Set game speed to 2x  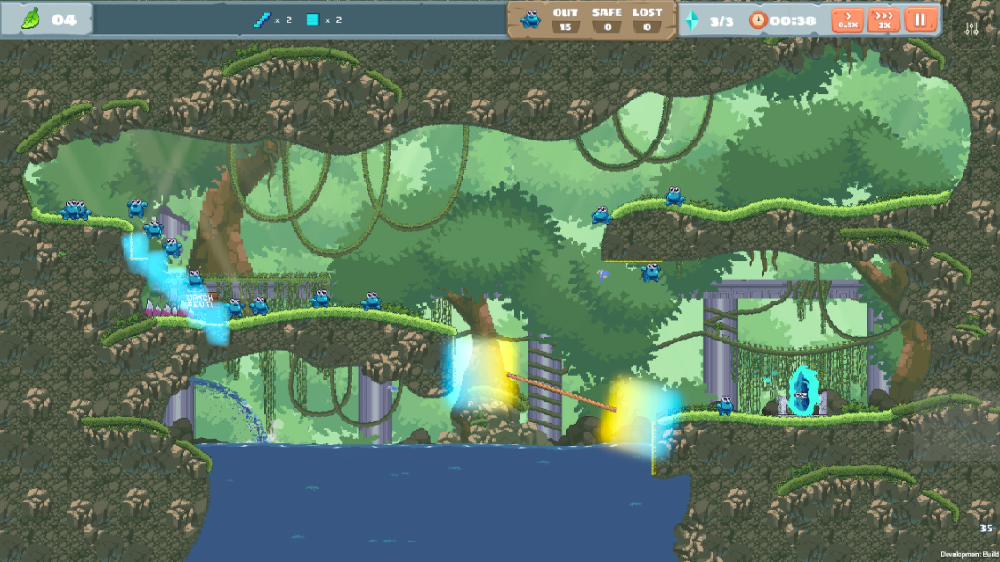click(883, 20)
